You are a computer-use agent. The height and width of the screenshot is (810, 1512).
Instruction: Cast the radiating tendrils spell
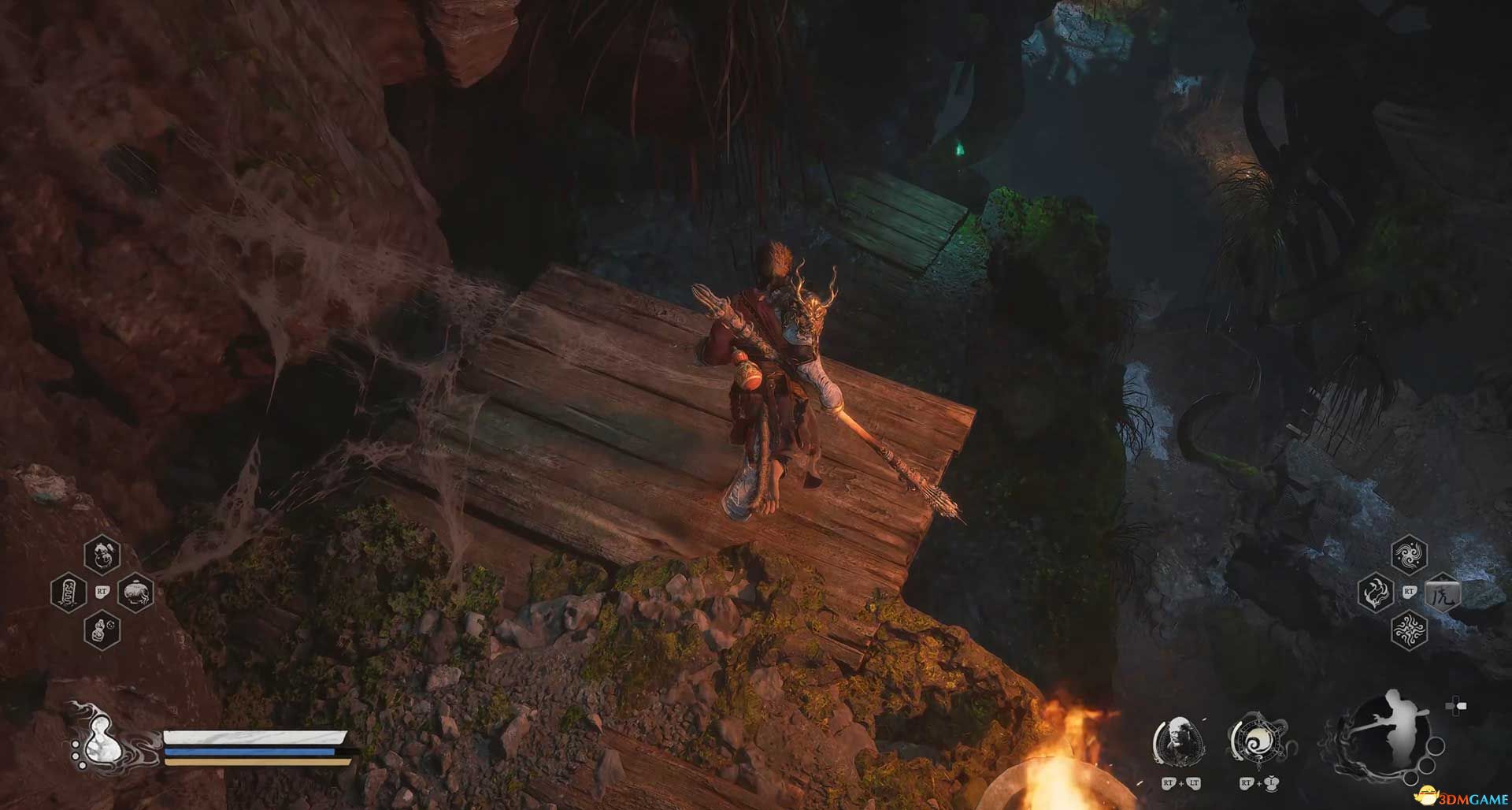pyautogui.click(x=1408, y=630)
